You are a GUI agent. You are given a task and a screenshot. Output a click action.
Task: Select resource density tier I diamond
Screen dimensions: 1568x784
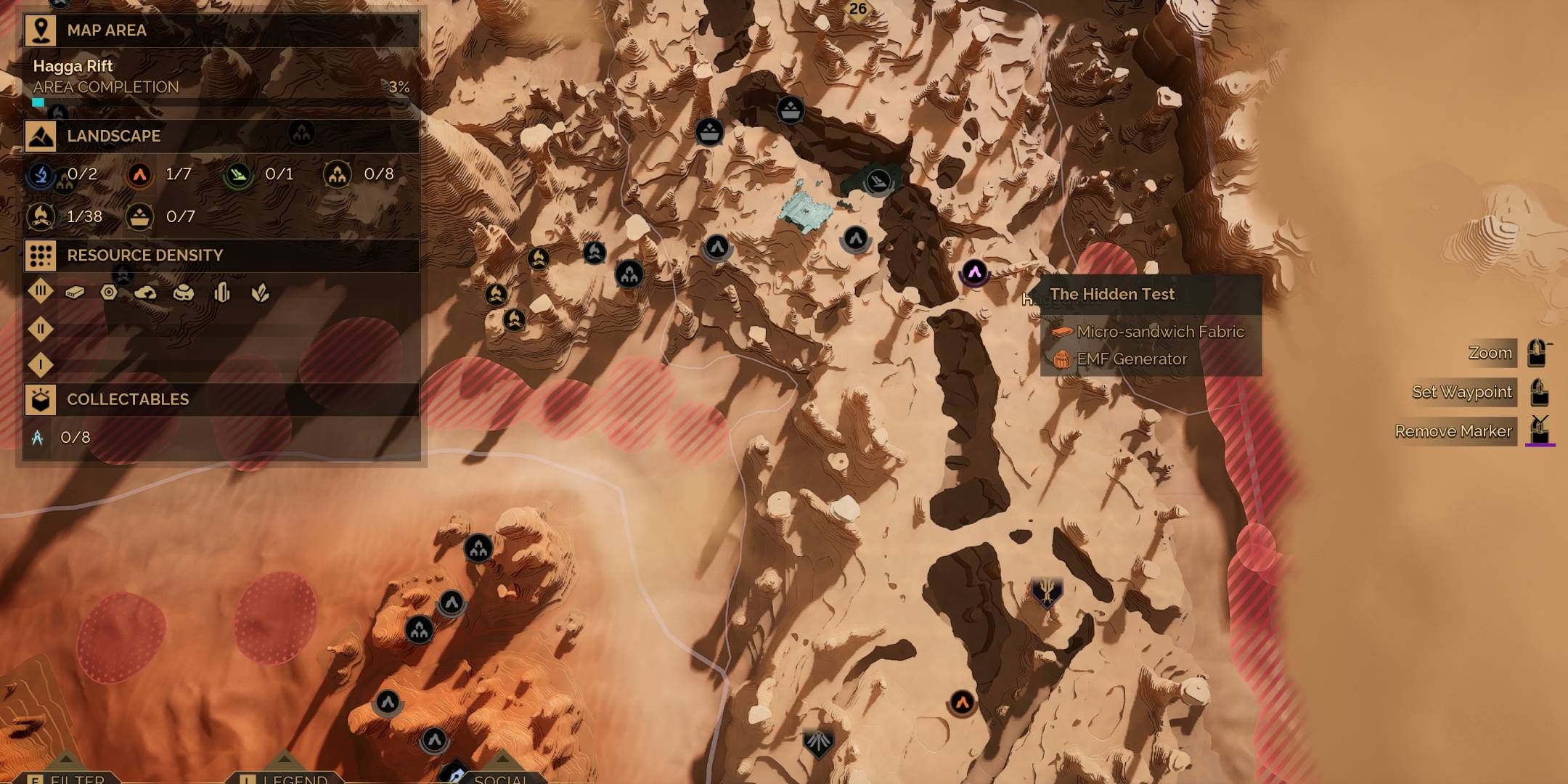pyautogui.click(x=41, y=364)
